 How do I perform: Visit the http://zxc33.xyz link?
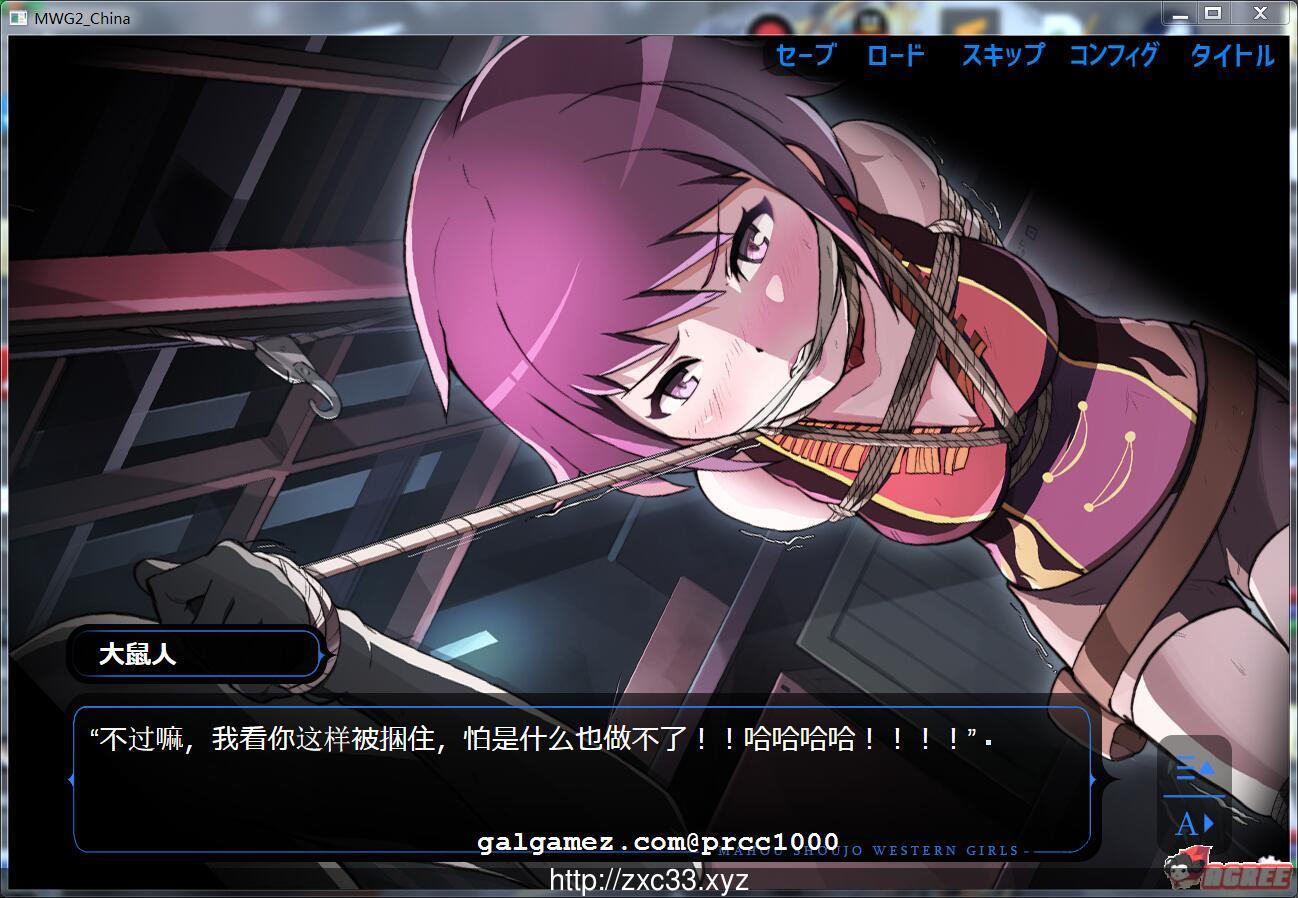pos(648,880)
